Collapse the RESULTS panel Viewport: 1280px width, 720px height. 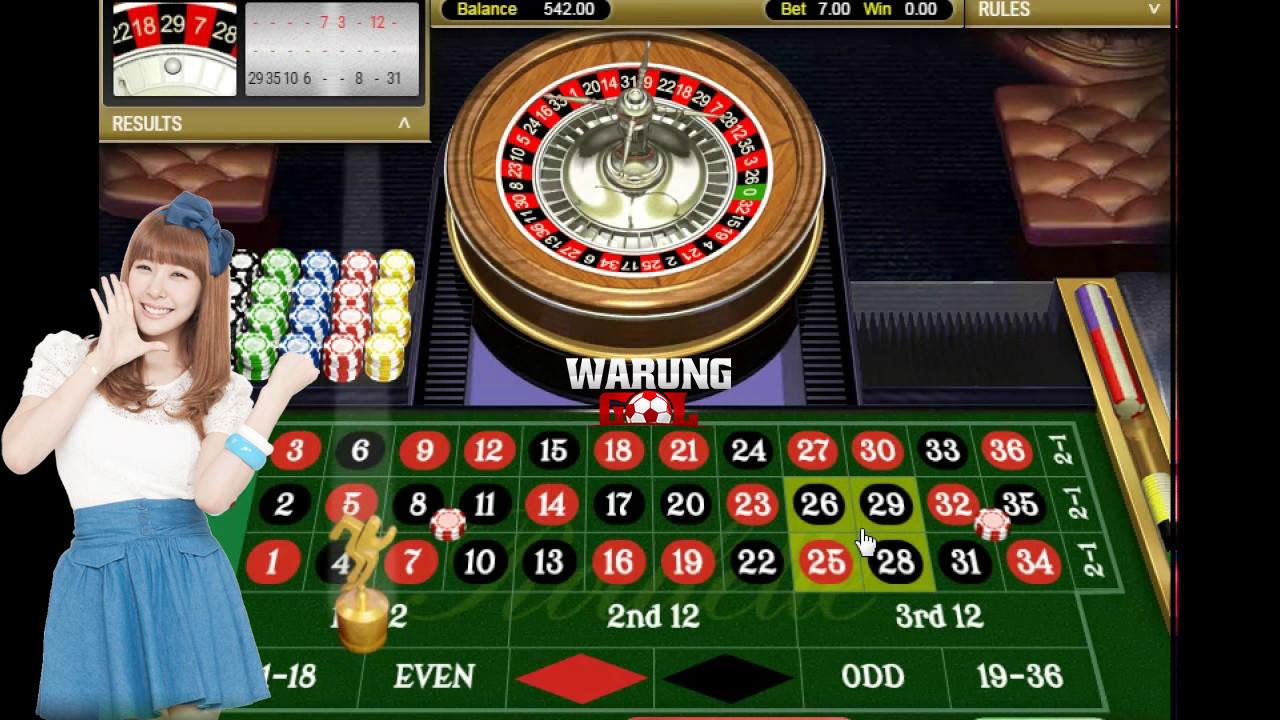[404, 123]
